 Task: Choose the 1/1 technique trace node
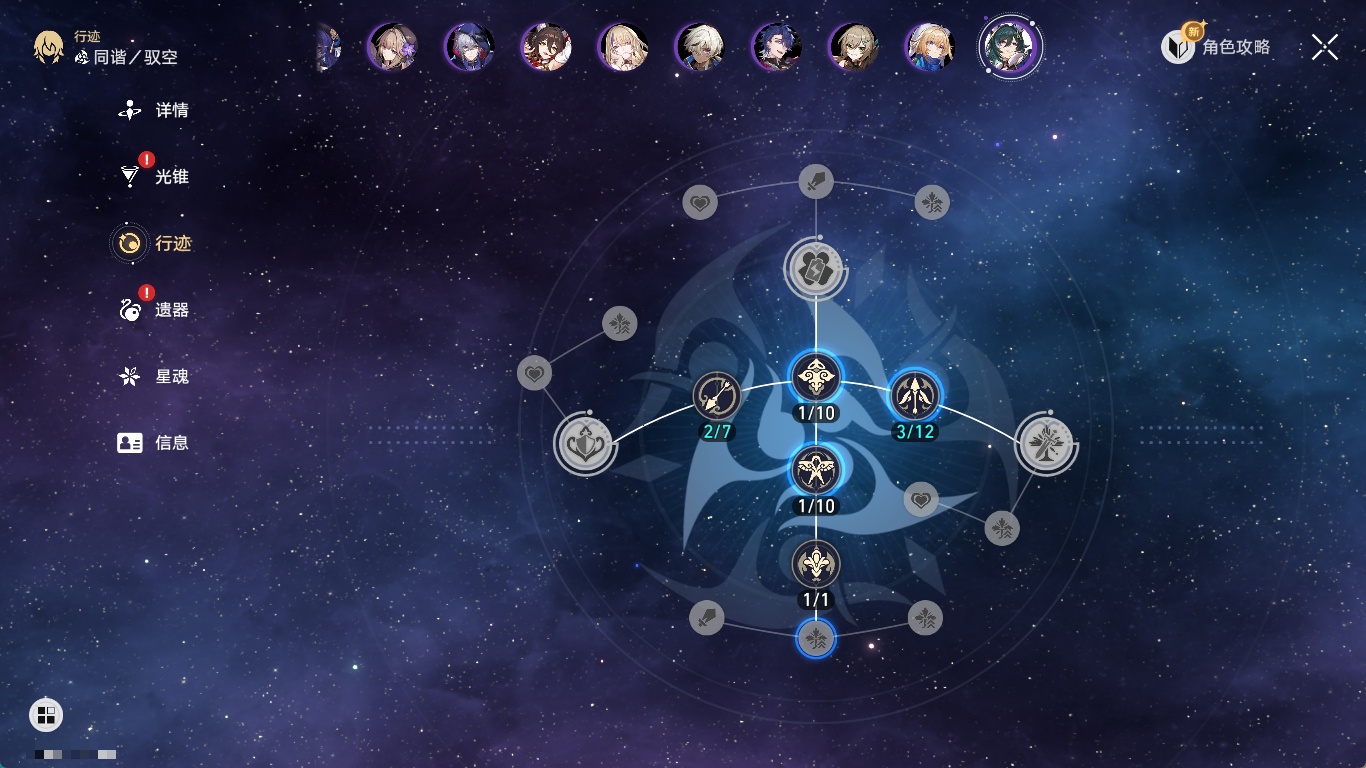(x=816, y=564)
